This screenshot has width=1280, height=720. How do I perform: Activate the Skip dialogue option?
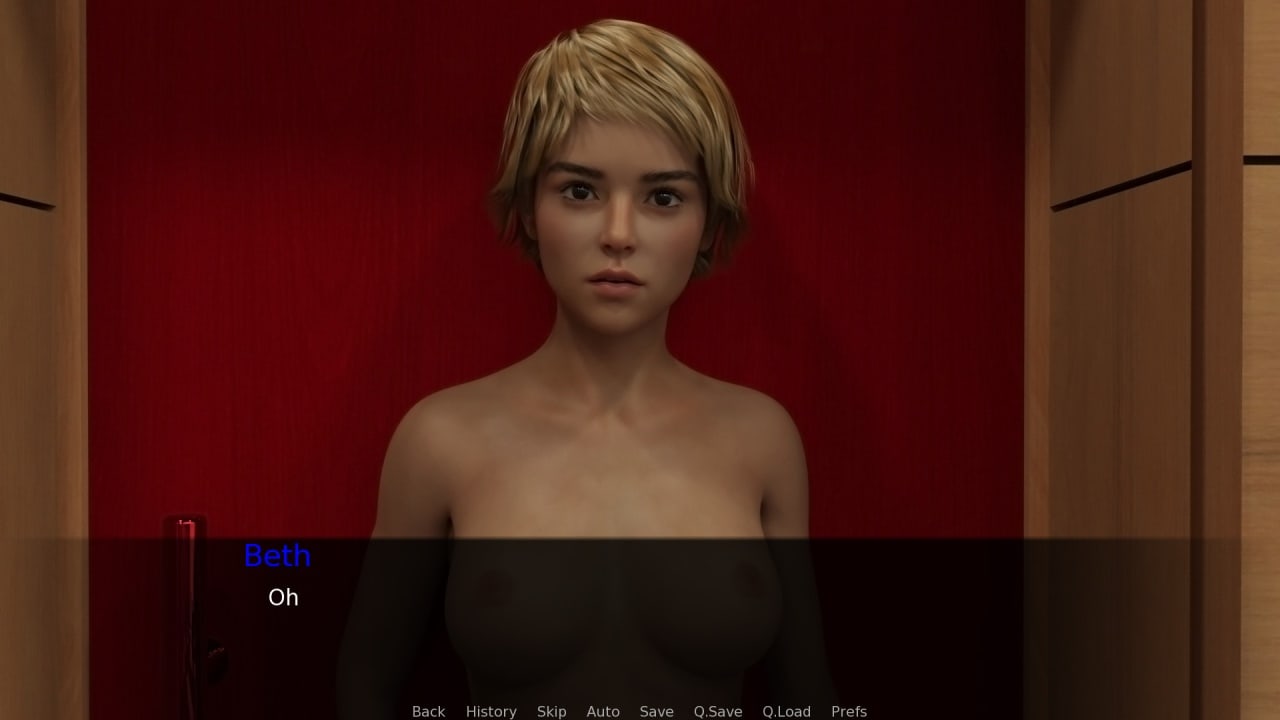tap(551, 711)
